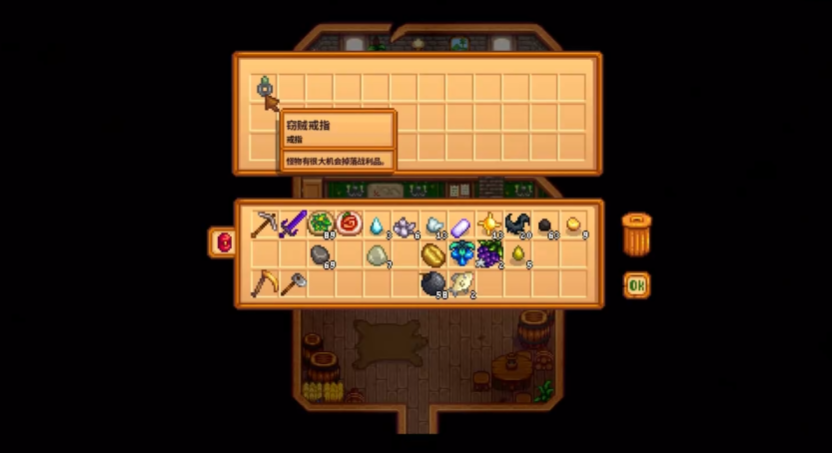Image resolution: width=832 pixels, height=453 pixels.
Task: Select the round black bomb stack
Action: [x=434, y=284]
